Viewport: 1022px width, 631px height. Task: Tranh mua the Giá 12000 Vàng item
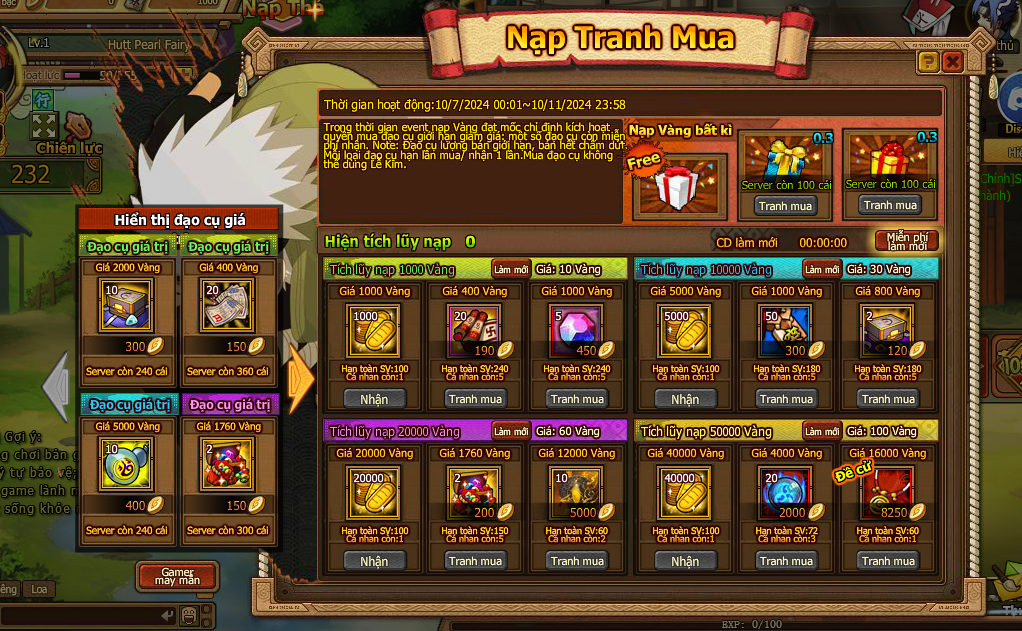tap(577, 561)
